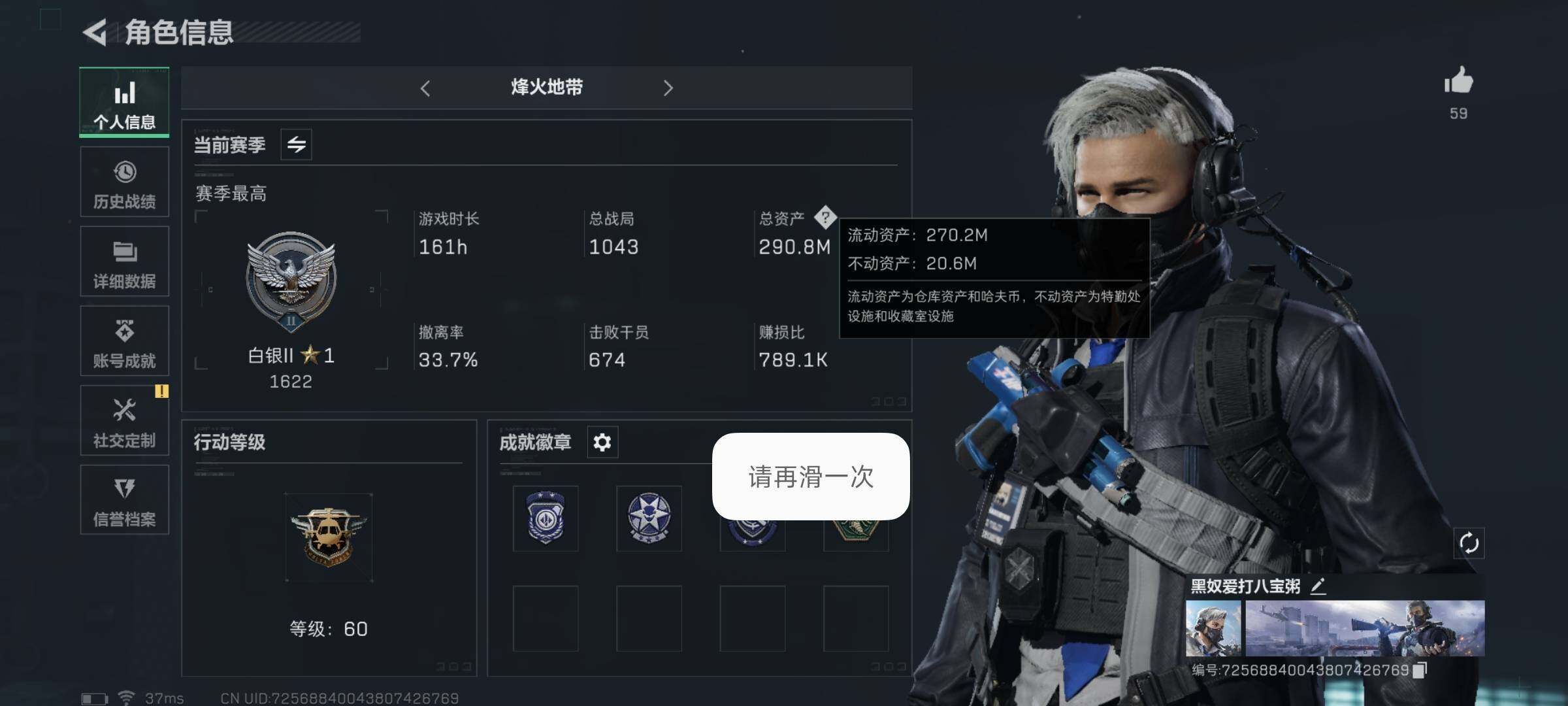Open the 详细数据 panel
This screenshot has height=706, width=1568.
coord(124,261)
